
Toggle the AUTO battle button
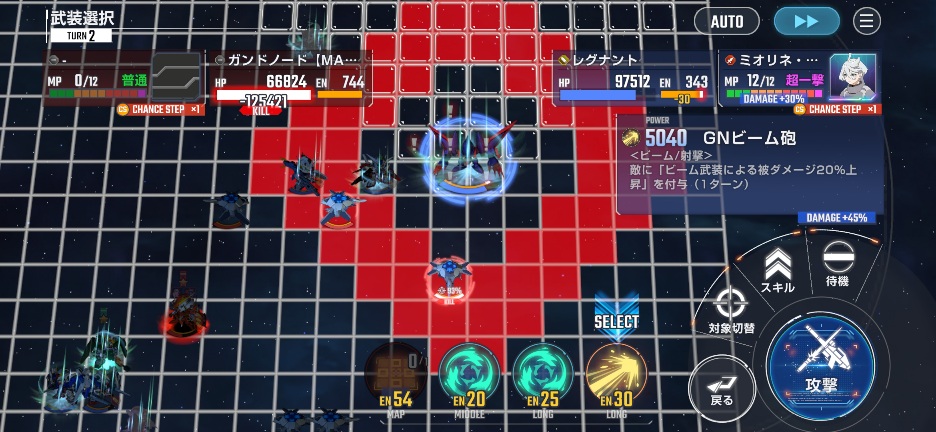[x=726, y=21]
